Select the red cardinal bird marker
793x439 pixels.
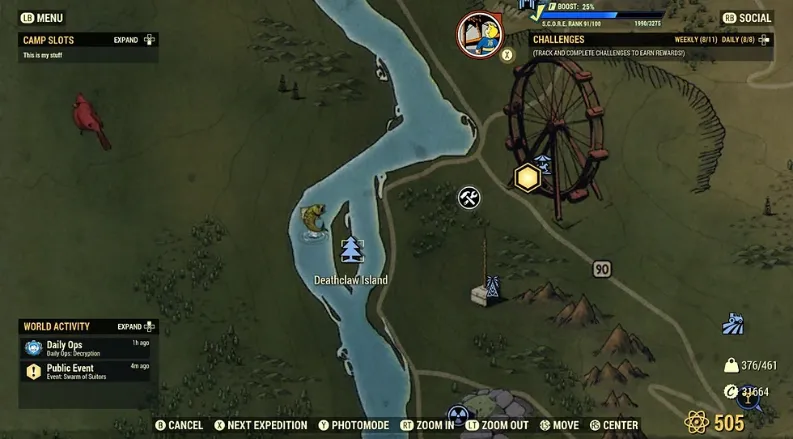(91, 120)
